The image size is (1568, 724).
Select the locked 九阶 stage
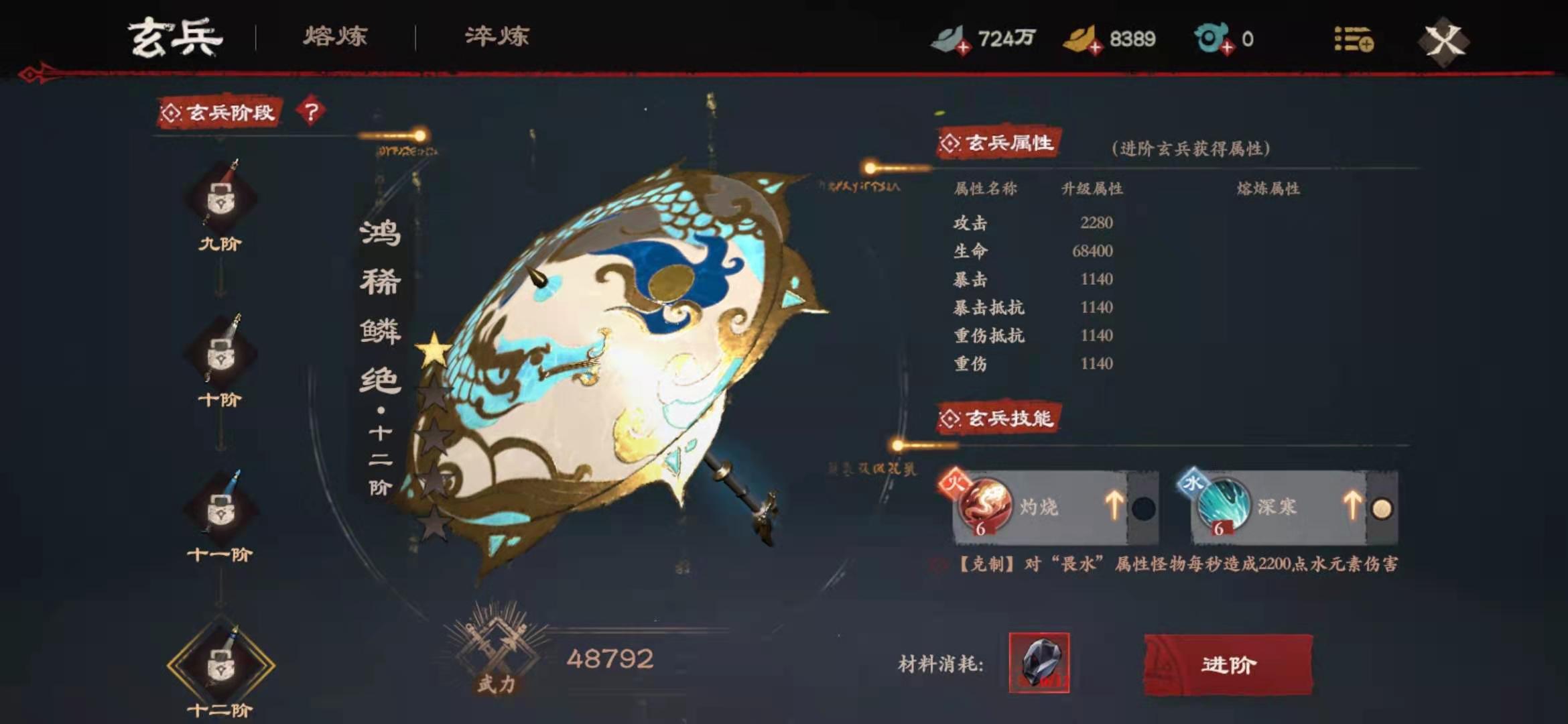click(220, 199)
